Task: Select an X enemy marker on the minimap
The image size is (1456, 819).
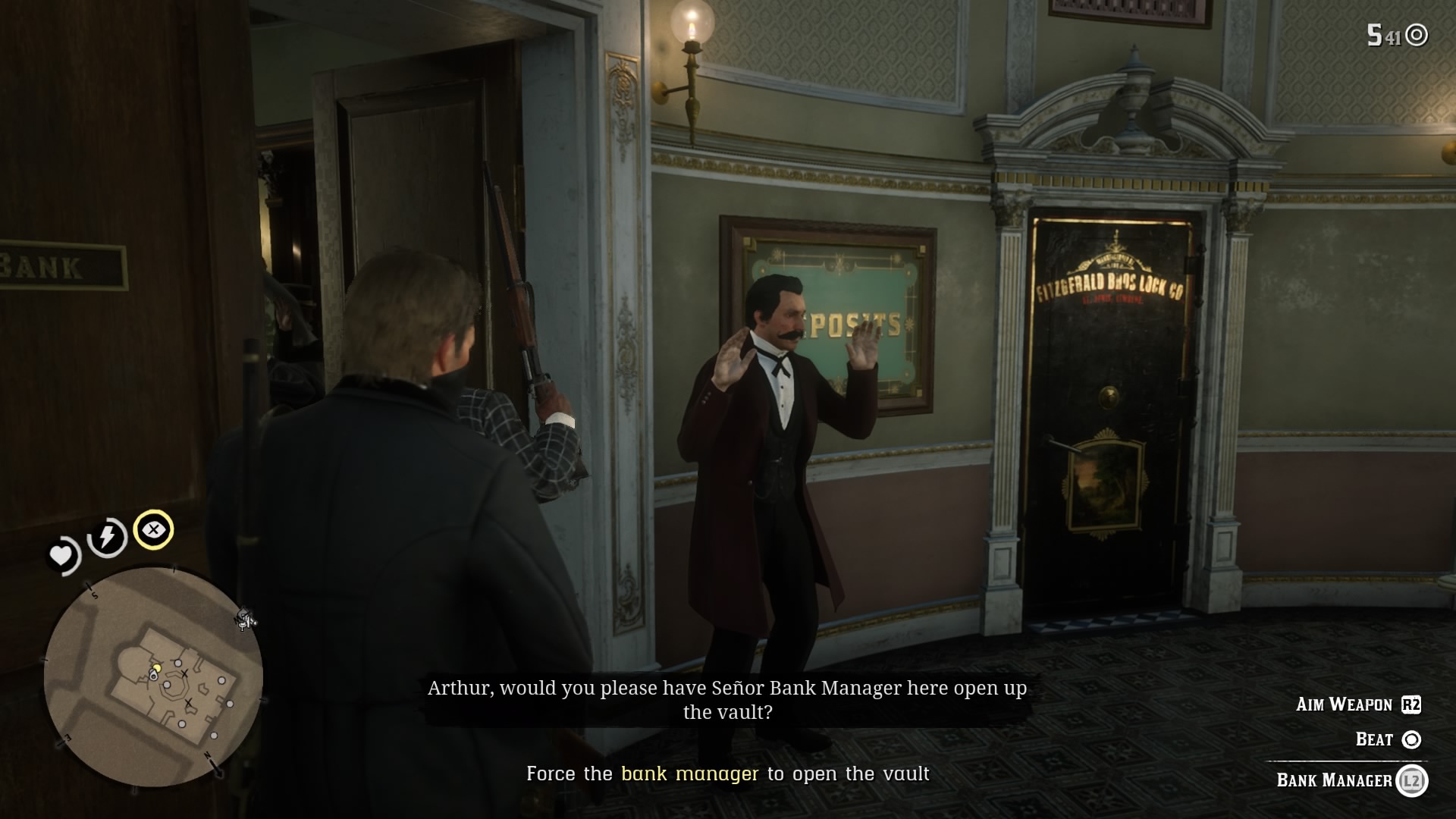Action: click(x=184, y=674)
